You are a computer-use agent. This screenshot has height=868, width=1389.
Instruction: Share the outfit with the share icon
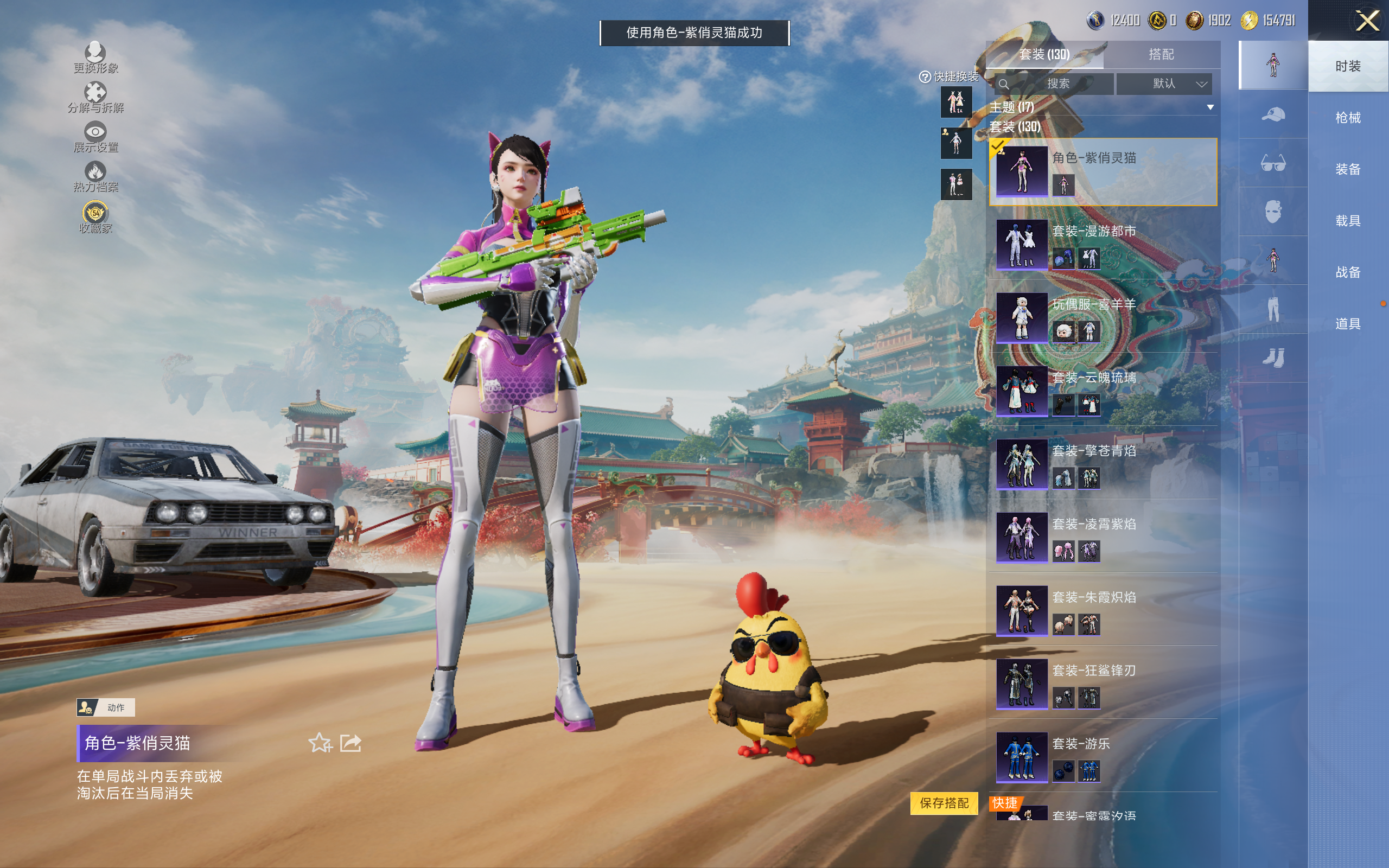pyautogui.click(x=351, y=743)
